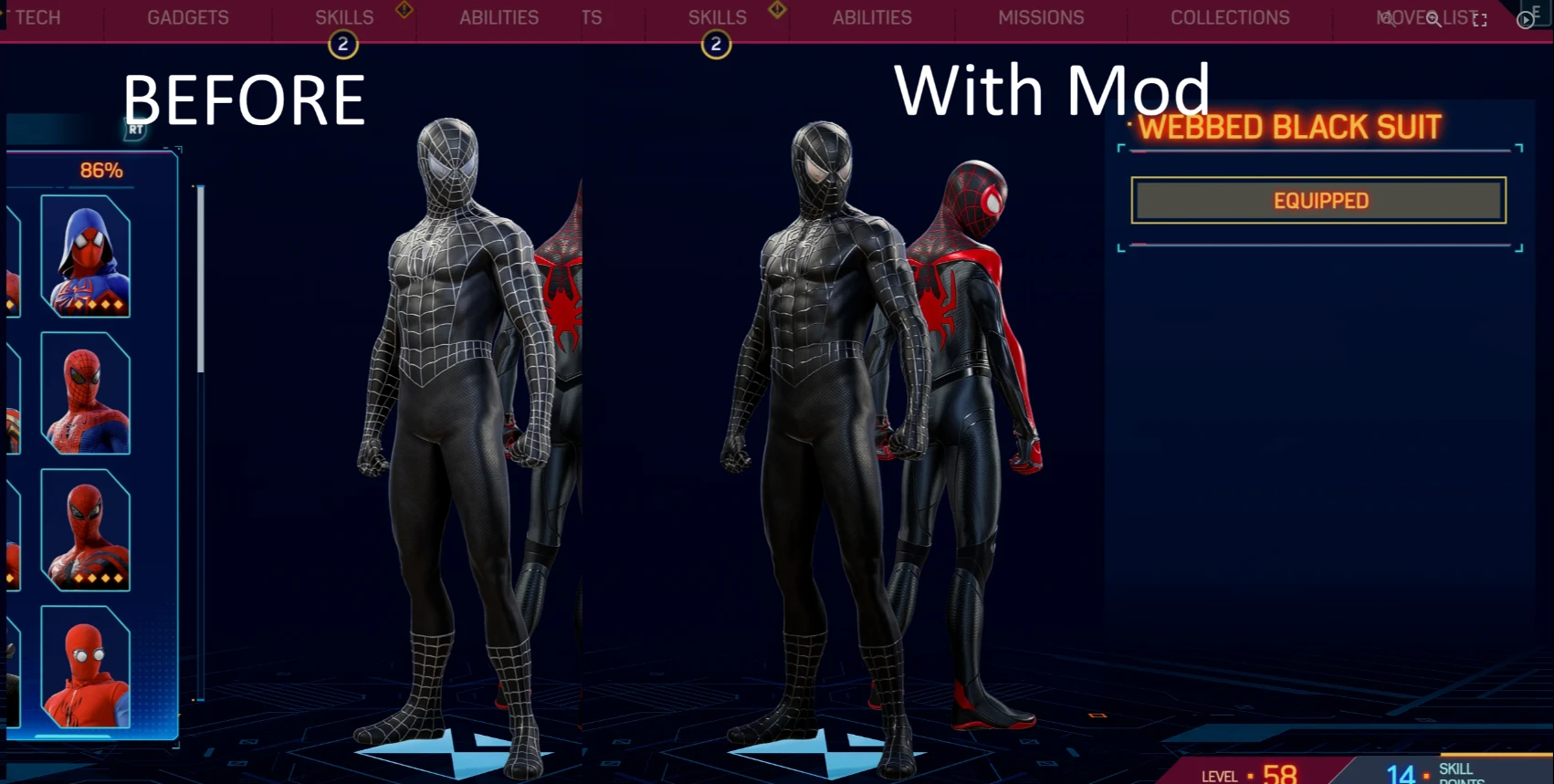Screen dimensions: 1554x784
Task: Select the fullscreen brackets icon near Moves List
Action: 1479,19
